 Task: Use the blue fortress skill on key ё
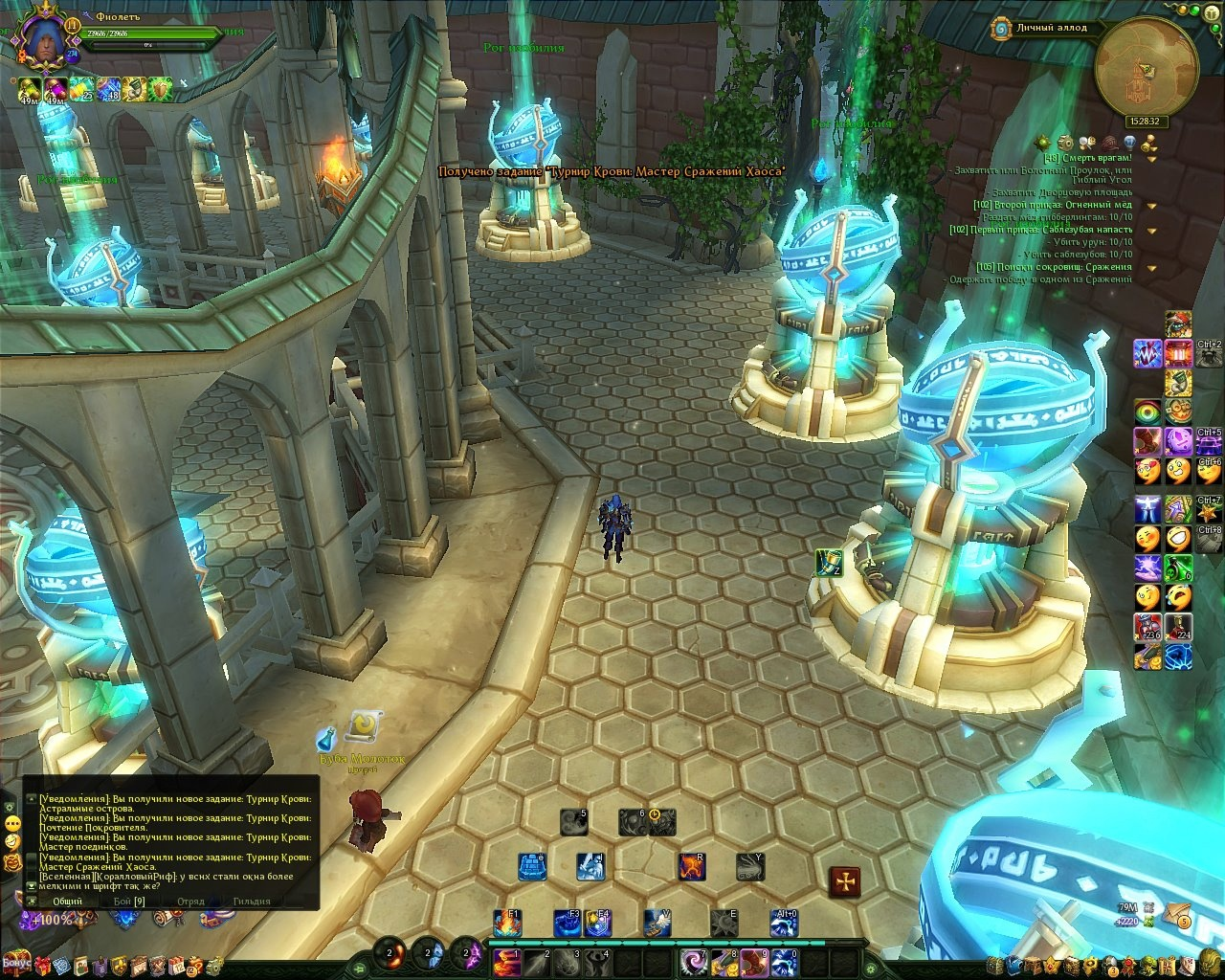(x=531, y=867)
